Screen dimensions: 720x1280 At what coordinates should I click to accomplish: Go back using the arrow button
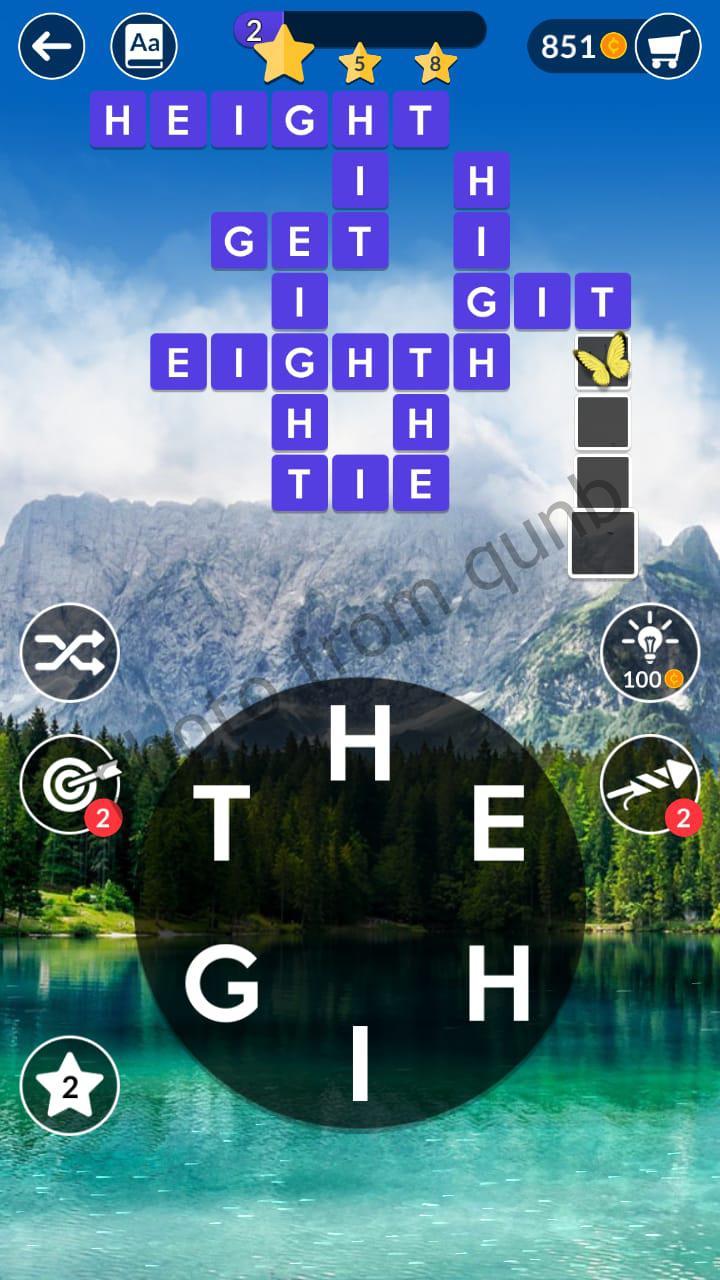click(51, 46)
